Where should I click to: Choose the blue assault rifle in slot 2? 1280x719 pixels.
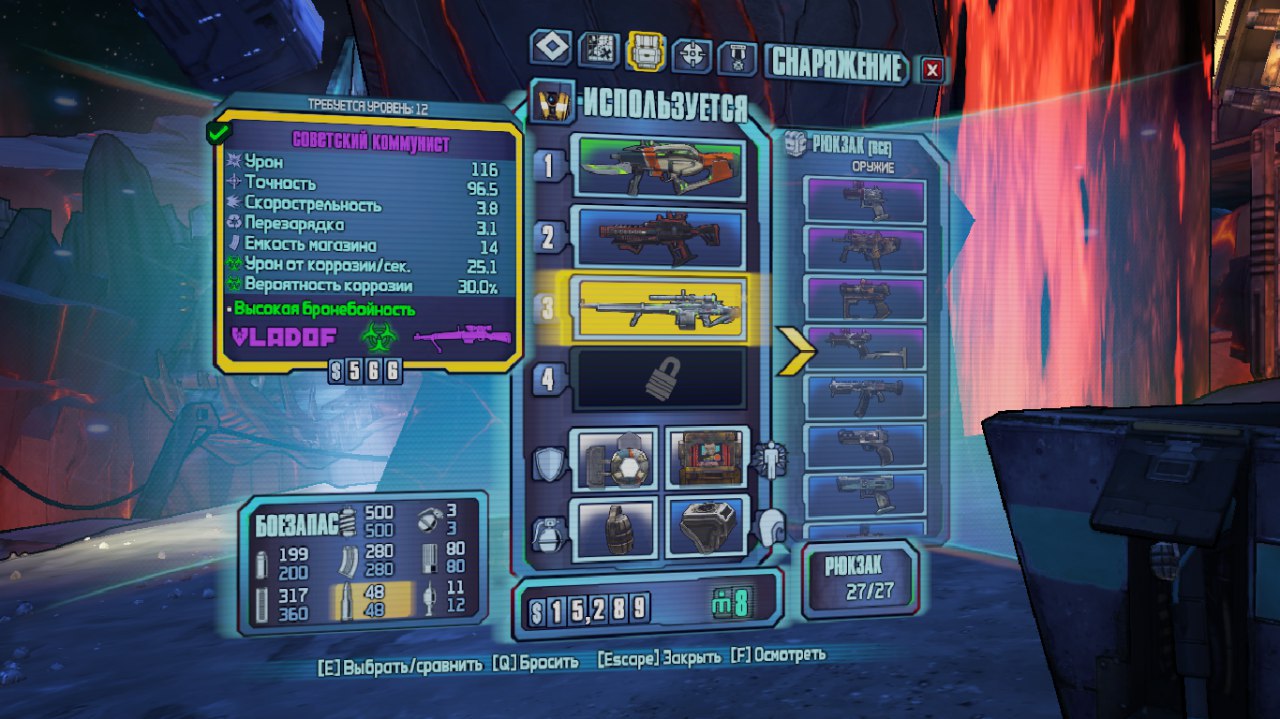(657, 237)
